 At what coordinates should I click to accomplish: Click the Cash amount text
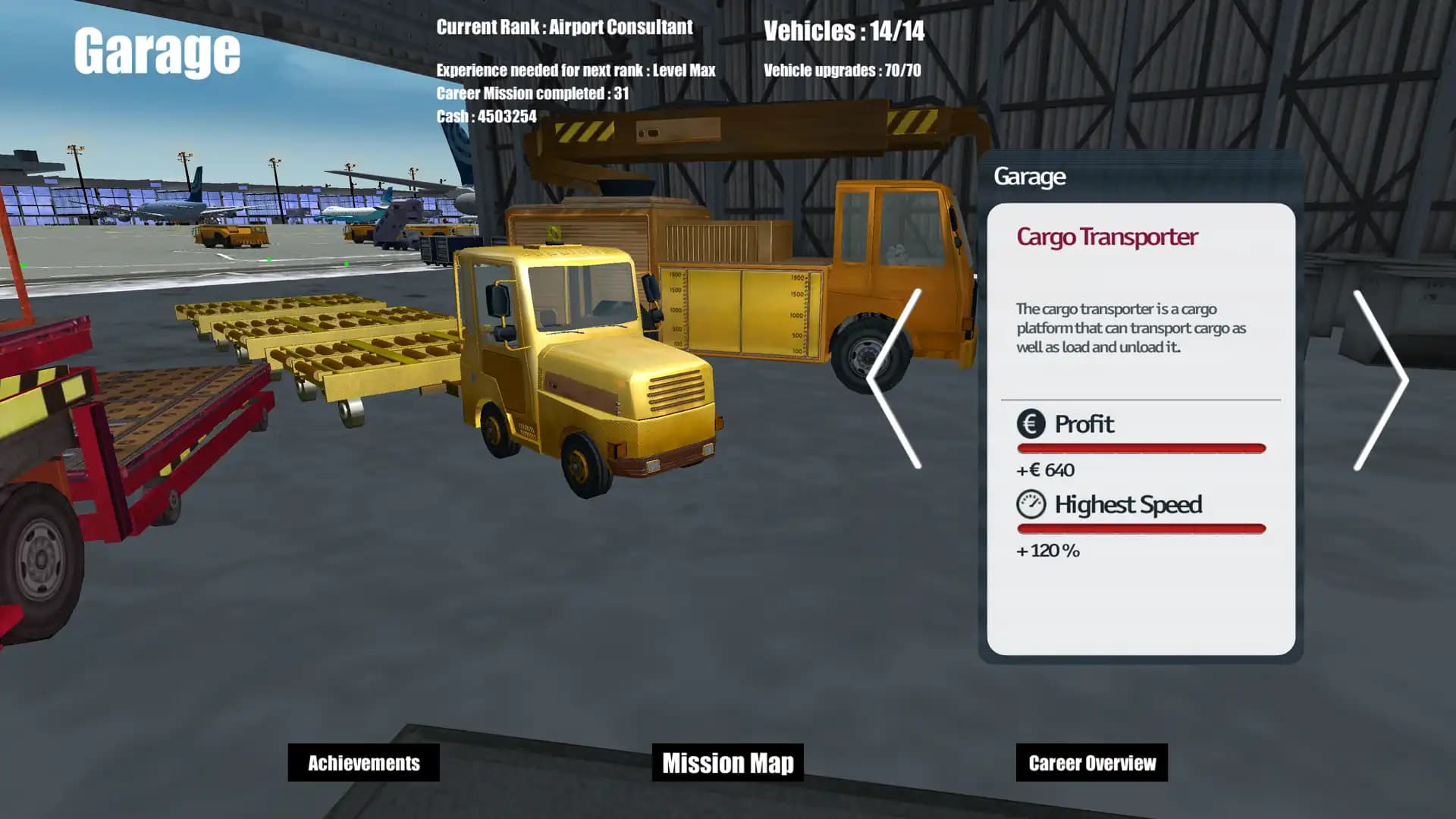tap(485, 117)
